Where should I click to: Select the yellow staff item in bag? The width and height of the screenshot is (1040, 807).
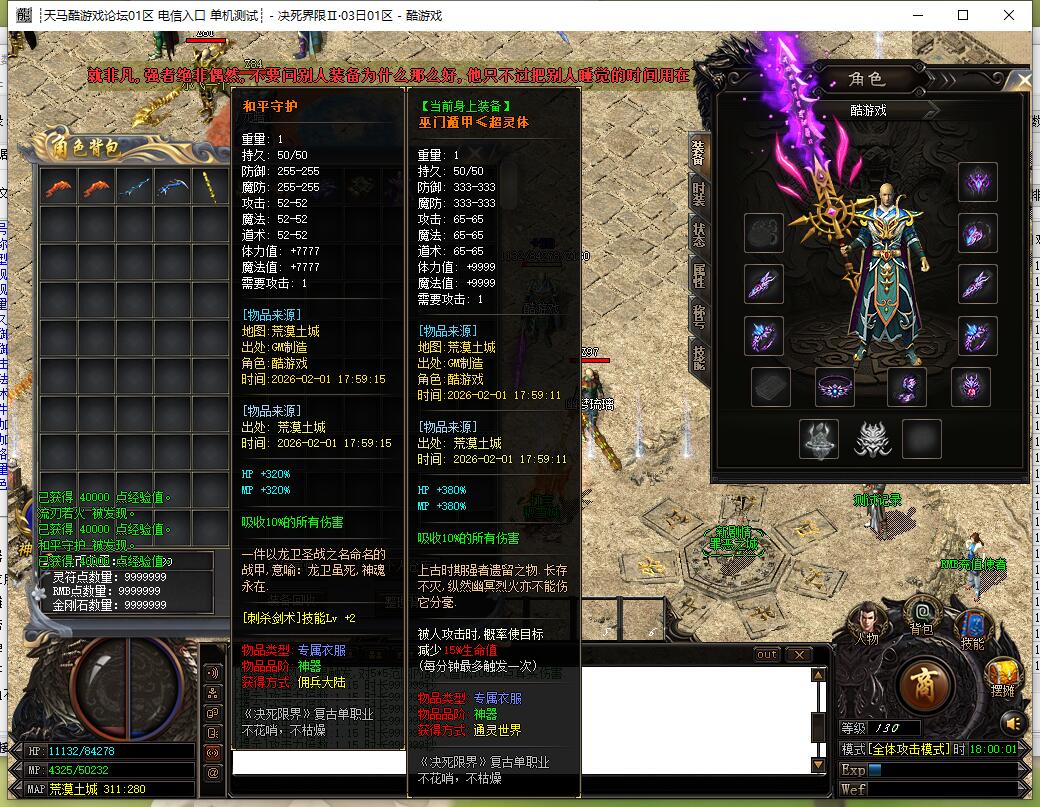tap(211, 186)
